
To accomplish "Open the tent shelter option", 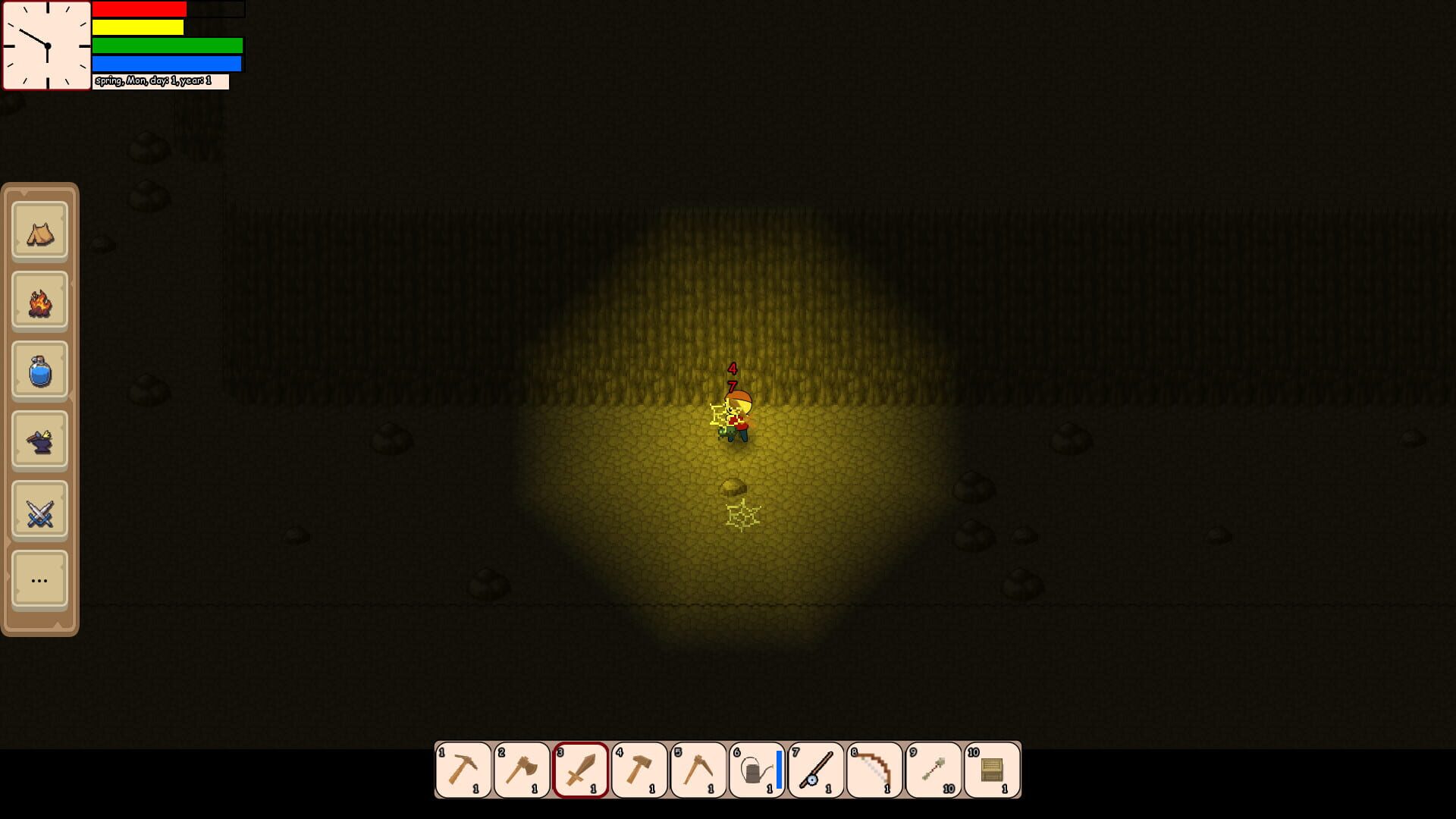I will click(39, 232).
